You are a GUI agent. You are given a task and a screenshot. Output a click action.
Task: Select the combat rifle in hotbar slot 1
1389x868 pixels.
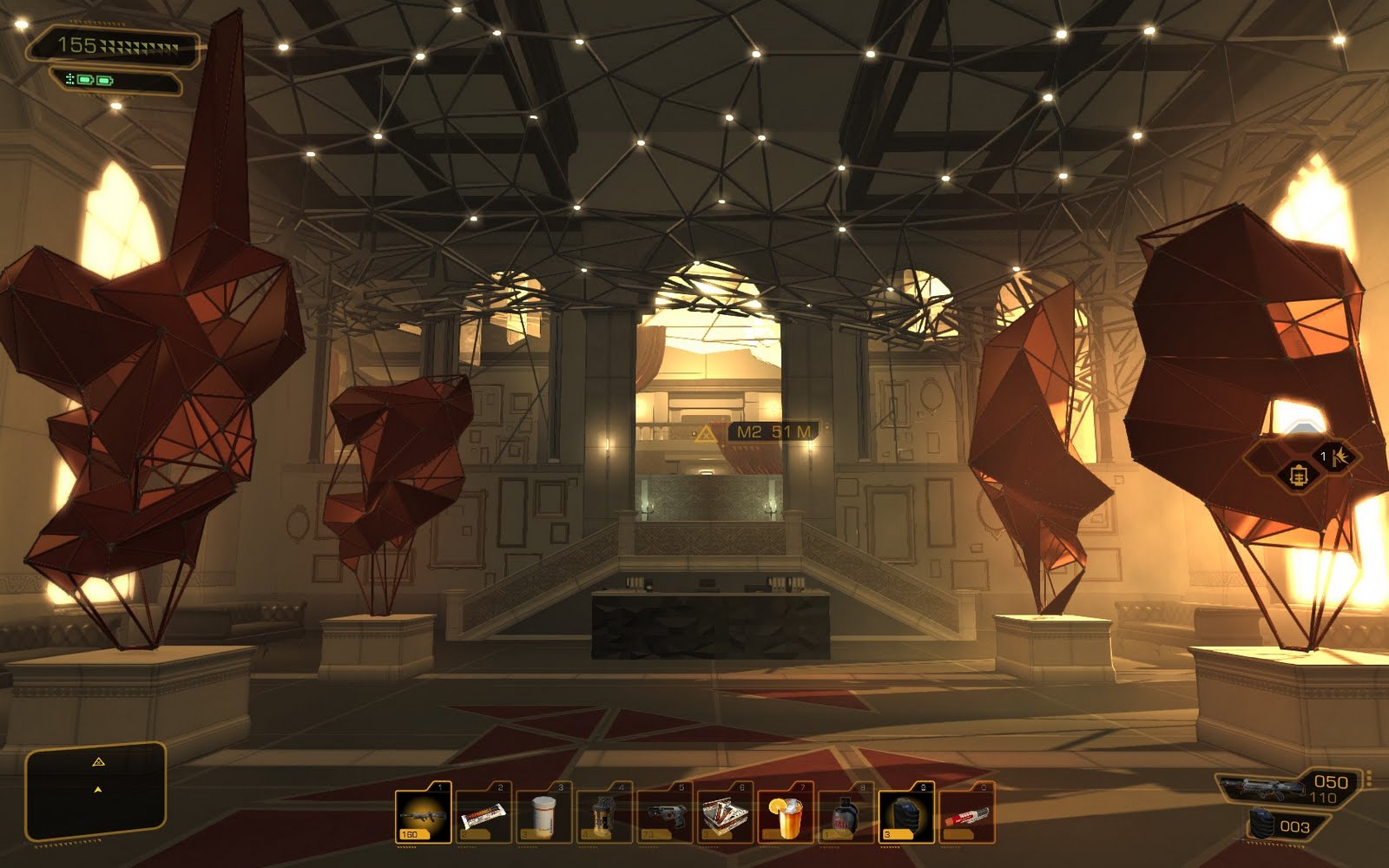pyautogui.click(x=424, y=814)
